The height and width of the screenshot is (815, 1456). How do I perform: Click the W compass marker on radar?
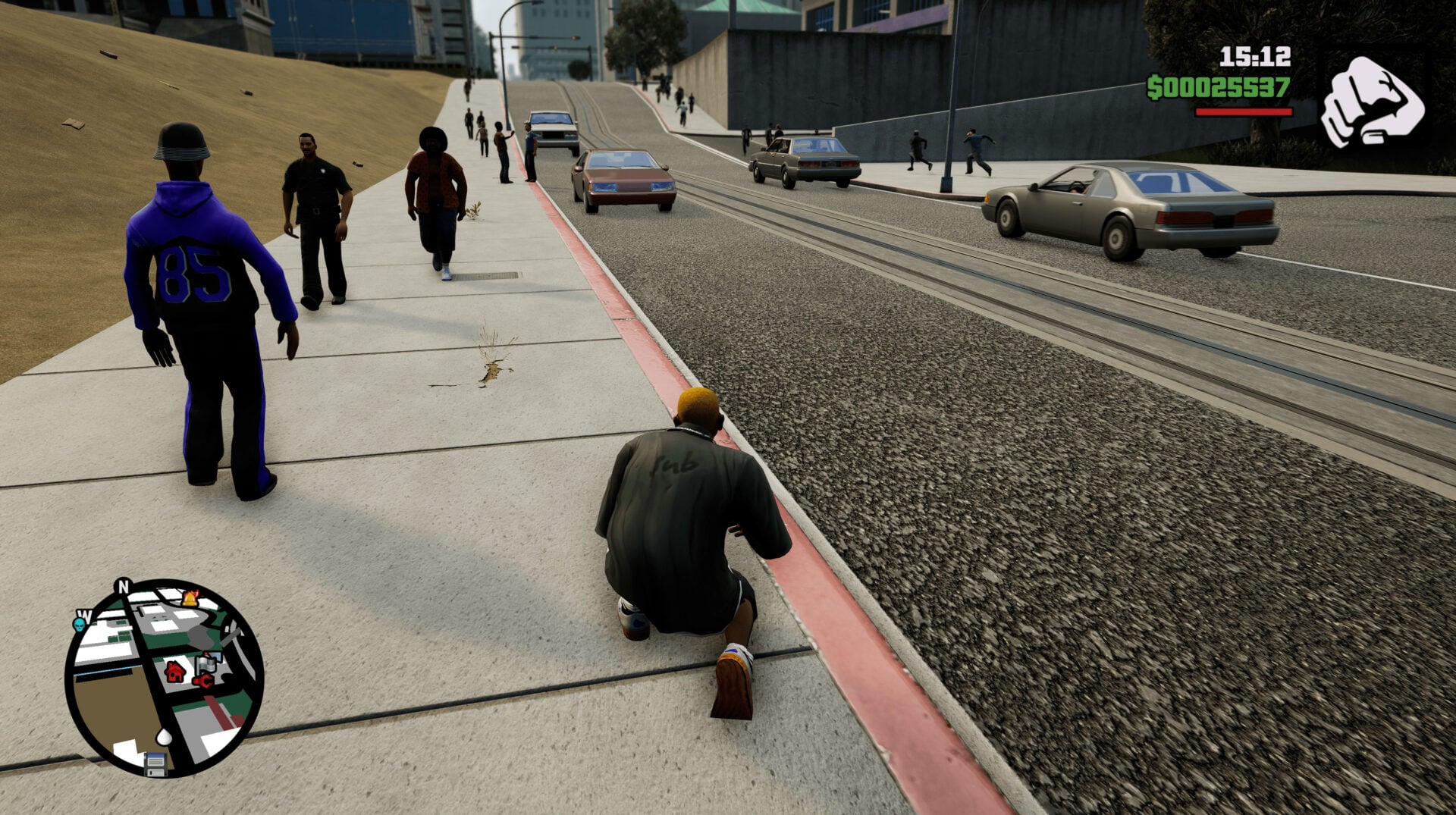click(84, 615)
